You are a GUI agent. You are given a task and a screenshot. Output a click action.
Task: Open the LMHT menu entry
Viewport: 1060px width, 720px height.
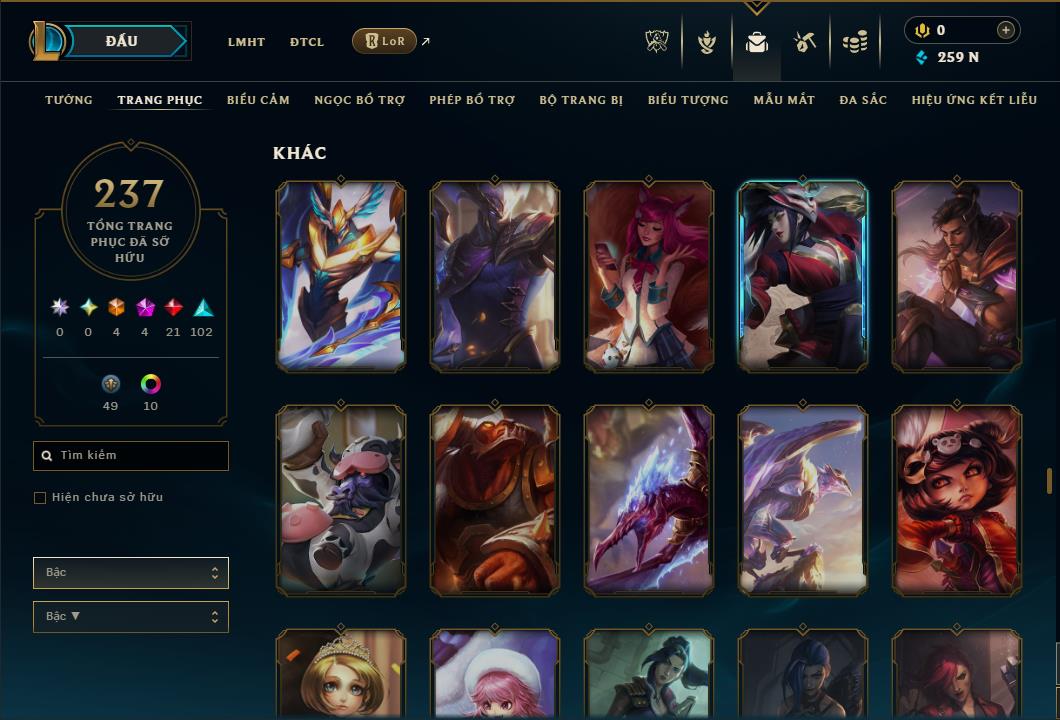(246, 42)
